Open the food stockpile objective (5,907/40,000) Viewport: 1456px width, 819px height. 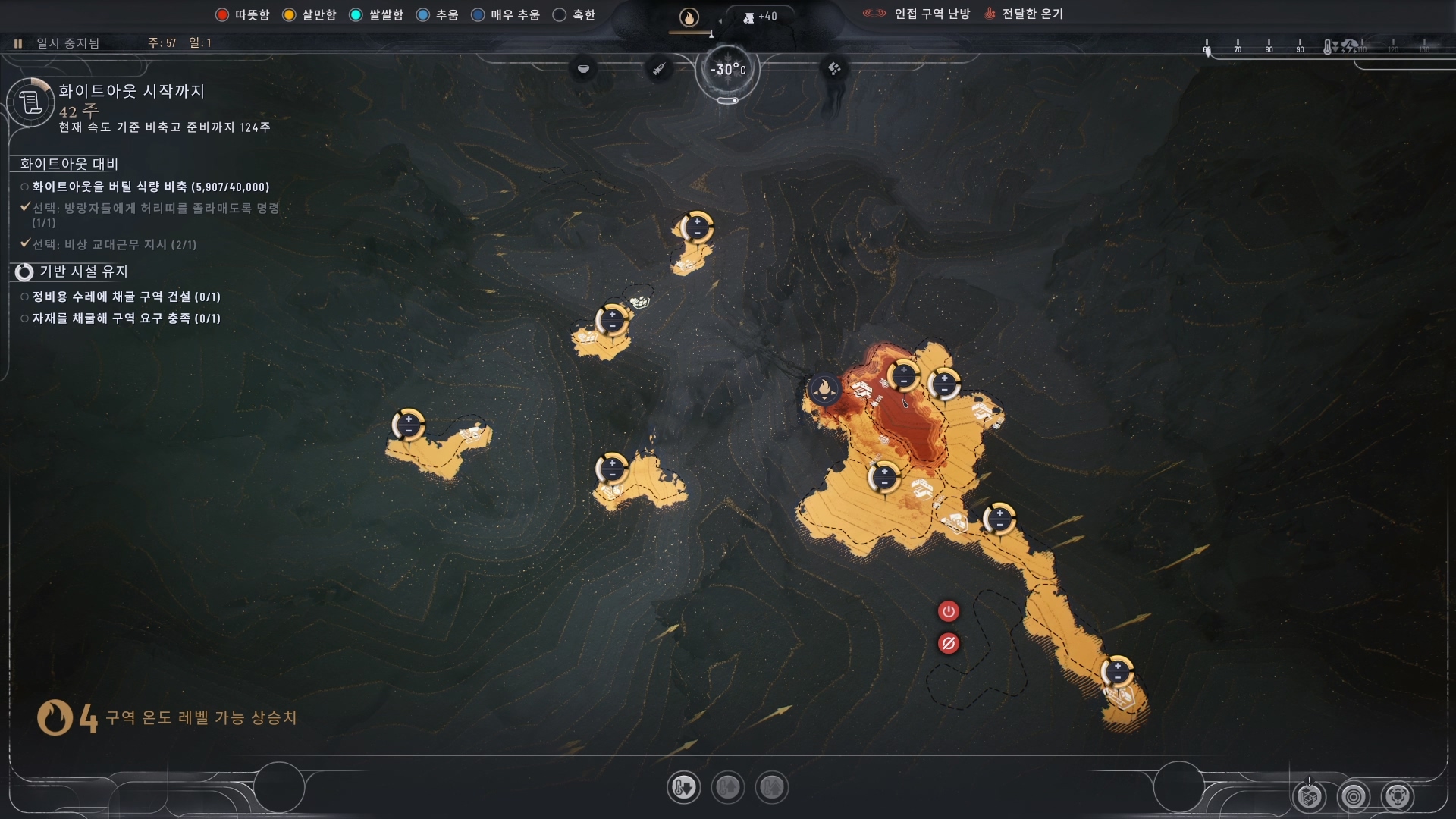point(150,187)
